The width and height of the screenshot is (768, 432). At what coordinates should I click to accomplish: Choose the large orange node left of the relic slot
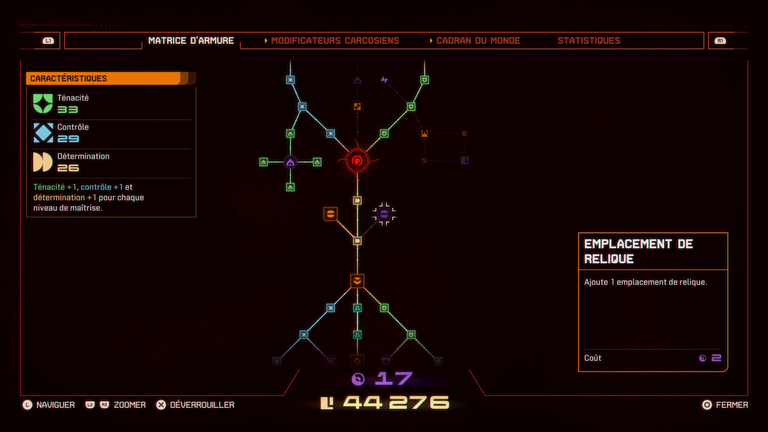pos(330,213)
